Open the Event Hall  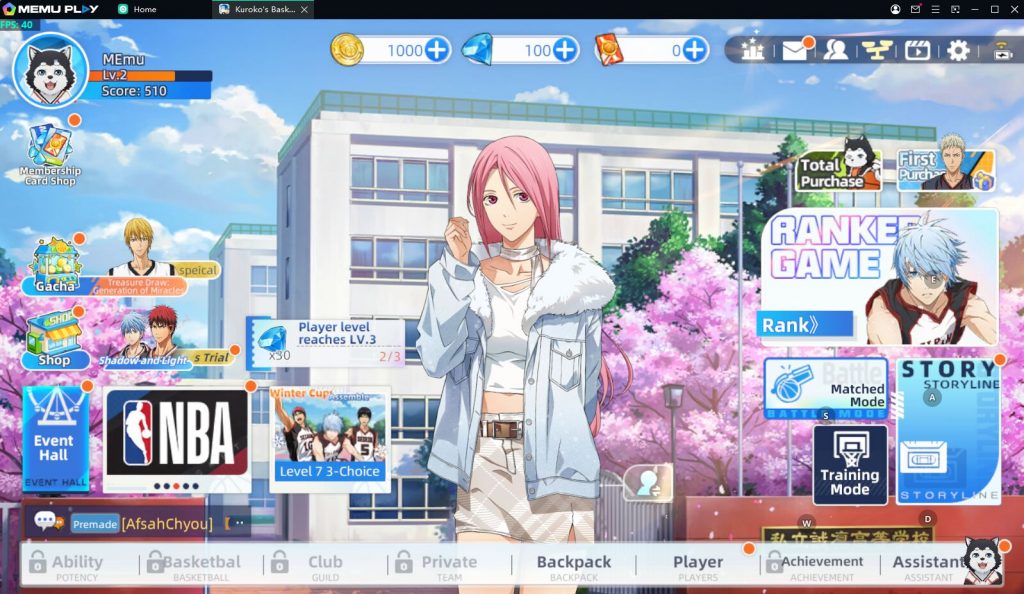(55, 440)
